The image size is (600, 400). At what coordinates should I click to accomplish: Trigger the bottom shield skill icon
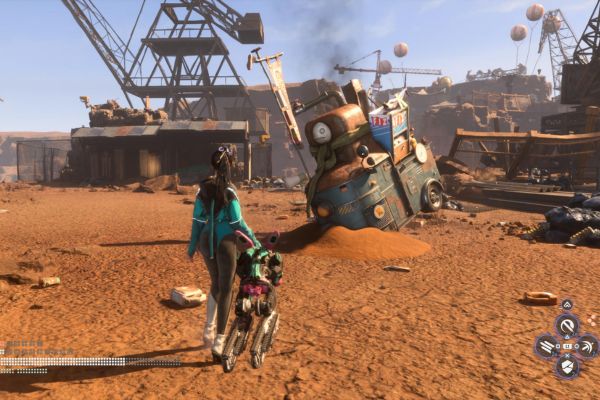[567, 368]
